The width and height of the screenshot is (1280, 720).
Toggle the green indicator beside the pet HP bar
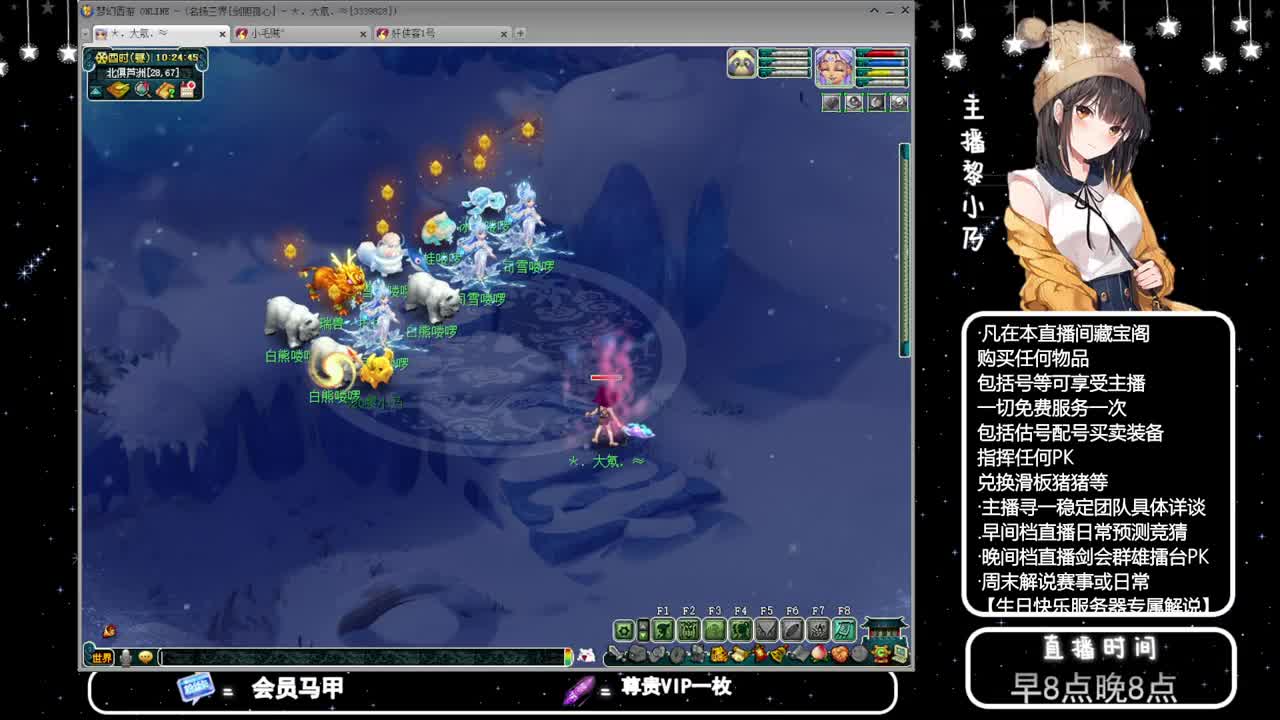click(765, 55)
